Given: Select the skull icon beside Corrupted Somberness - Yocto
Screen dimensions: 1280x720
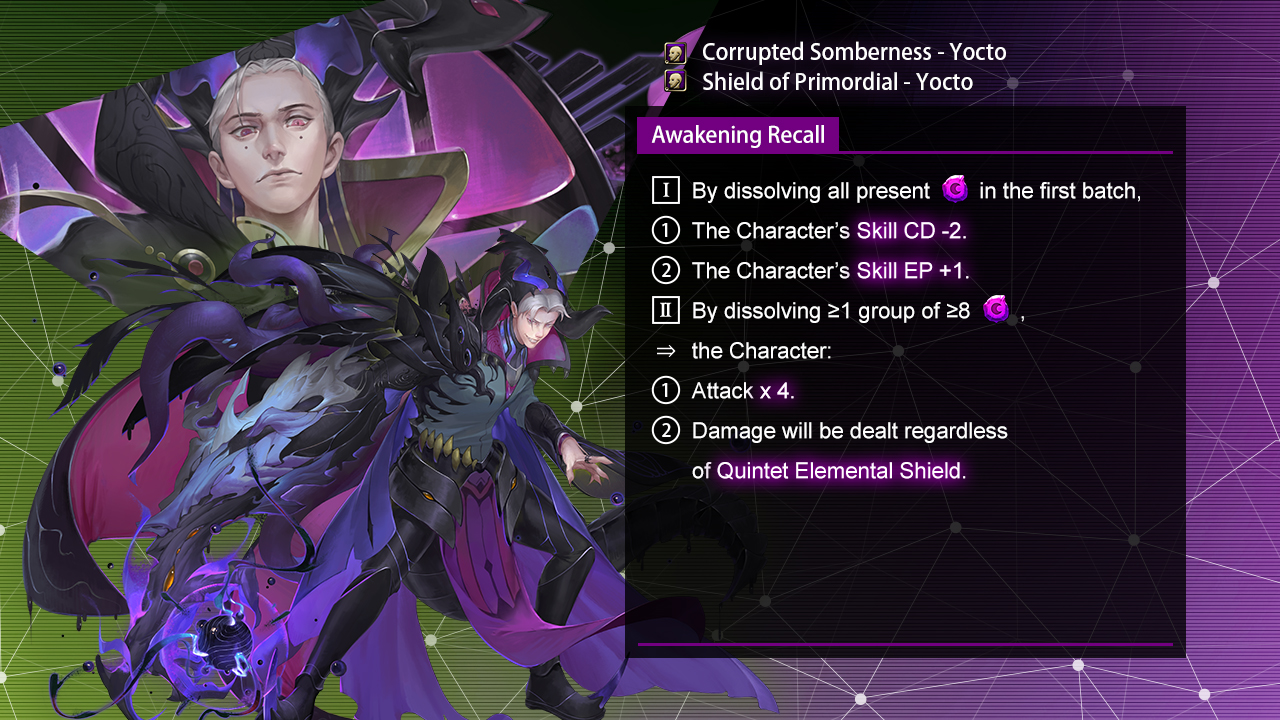Looking at the screenshot, I should 675,53.
